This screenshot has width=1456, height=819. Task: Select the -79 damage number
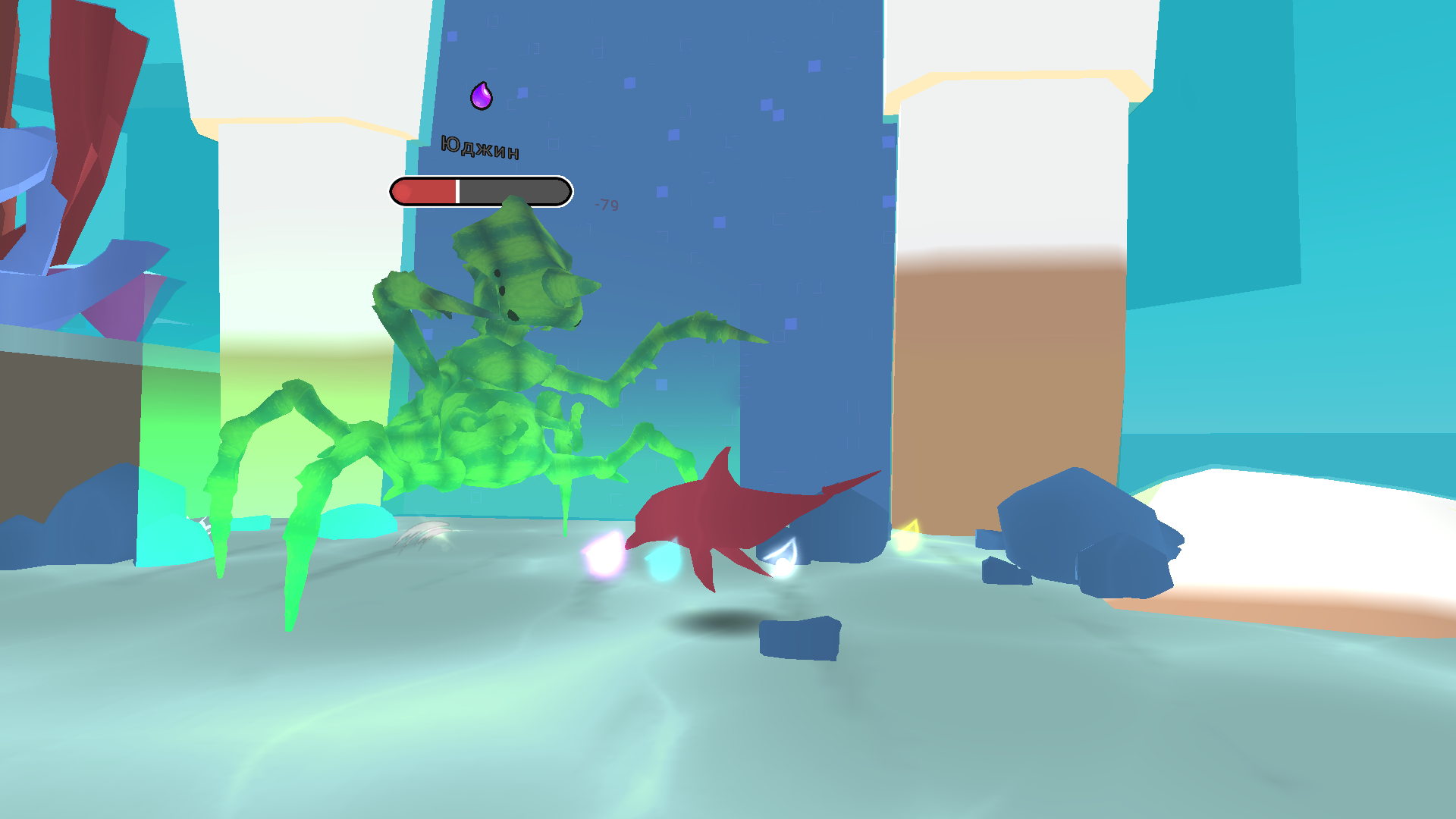607,203
